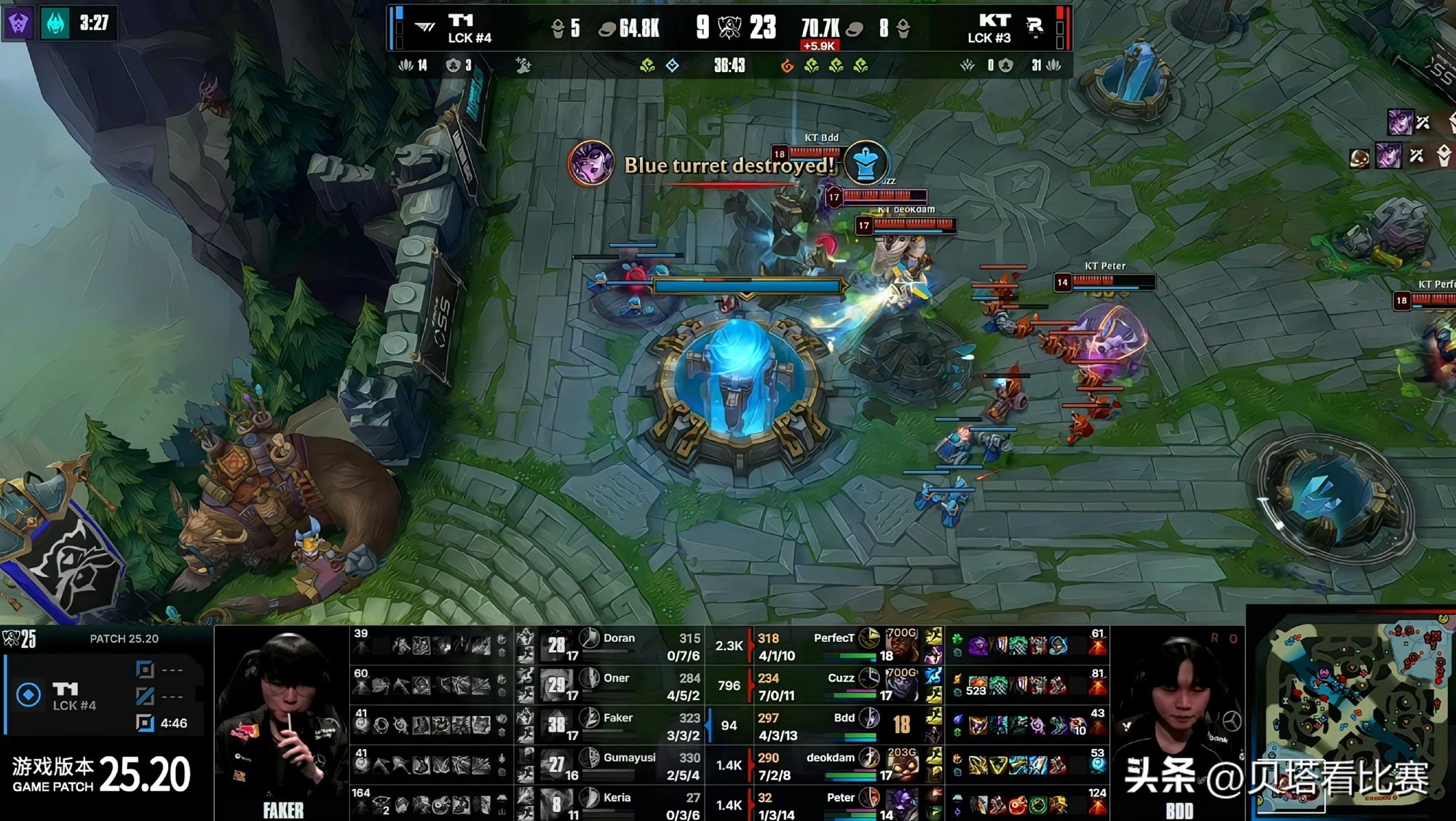Choose Faker's name in the scoreboard

click(617, 718)
